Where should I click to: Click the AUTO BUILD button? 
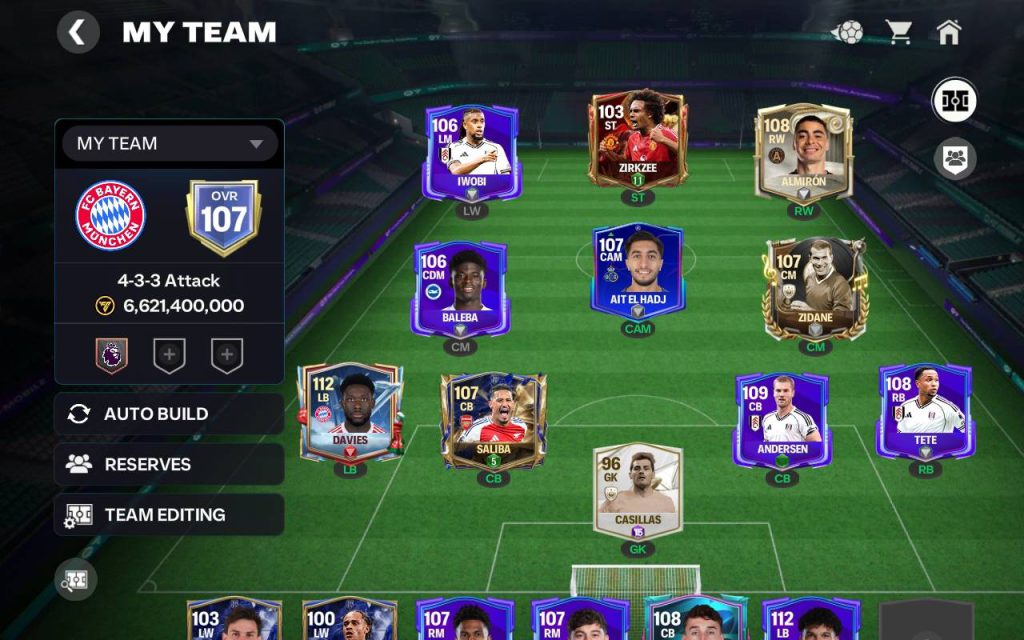pos(169,414)
